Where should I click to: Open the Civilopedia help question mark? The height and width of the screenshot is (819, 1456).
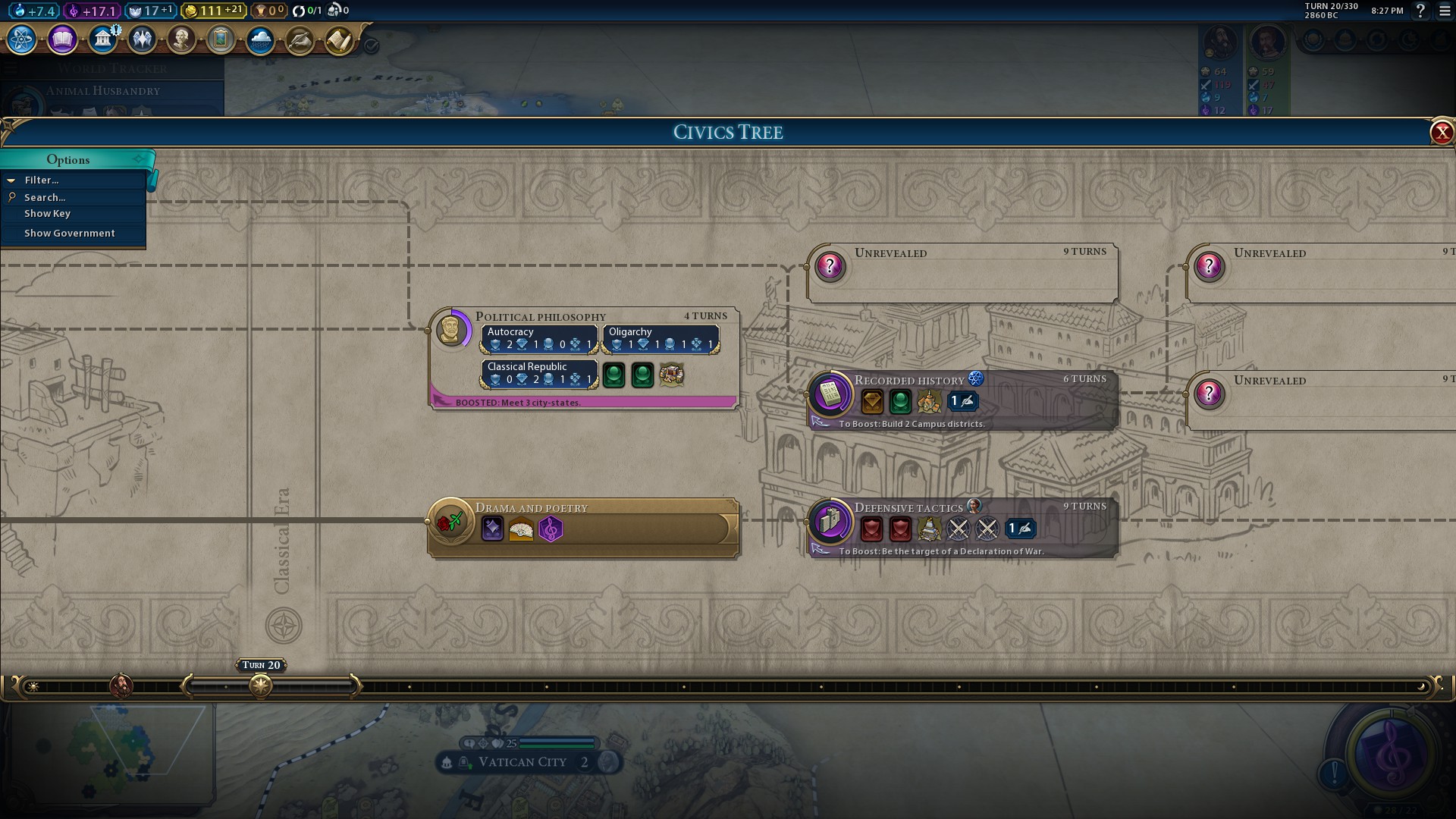[1420, 11]
